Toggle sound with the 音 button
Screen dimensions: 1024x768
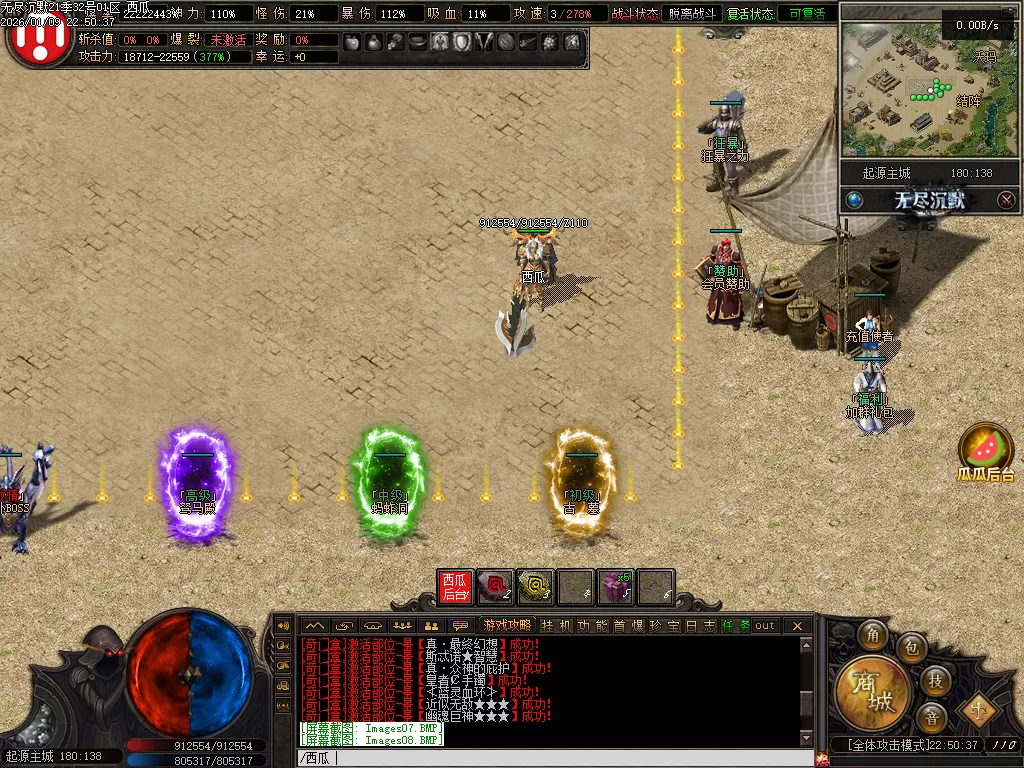point(931,717)
